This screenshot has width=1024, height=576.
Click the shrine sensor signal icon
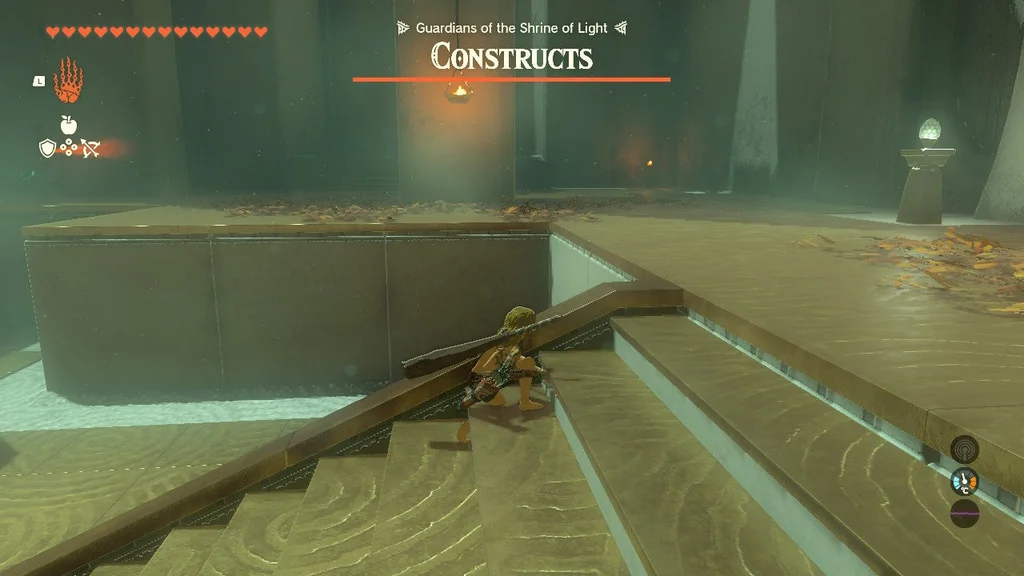(x=964, y=448)
